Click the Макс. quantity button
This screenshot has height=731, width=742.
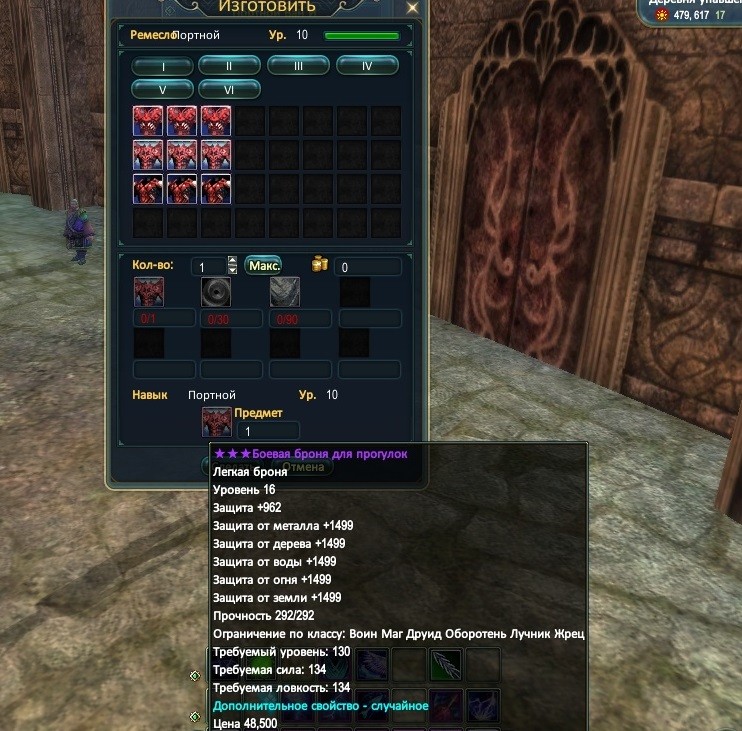(263, 266)
